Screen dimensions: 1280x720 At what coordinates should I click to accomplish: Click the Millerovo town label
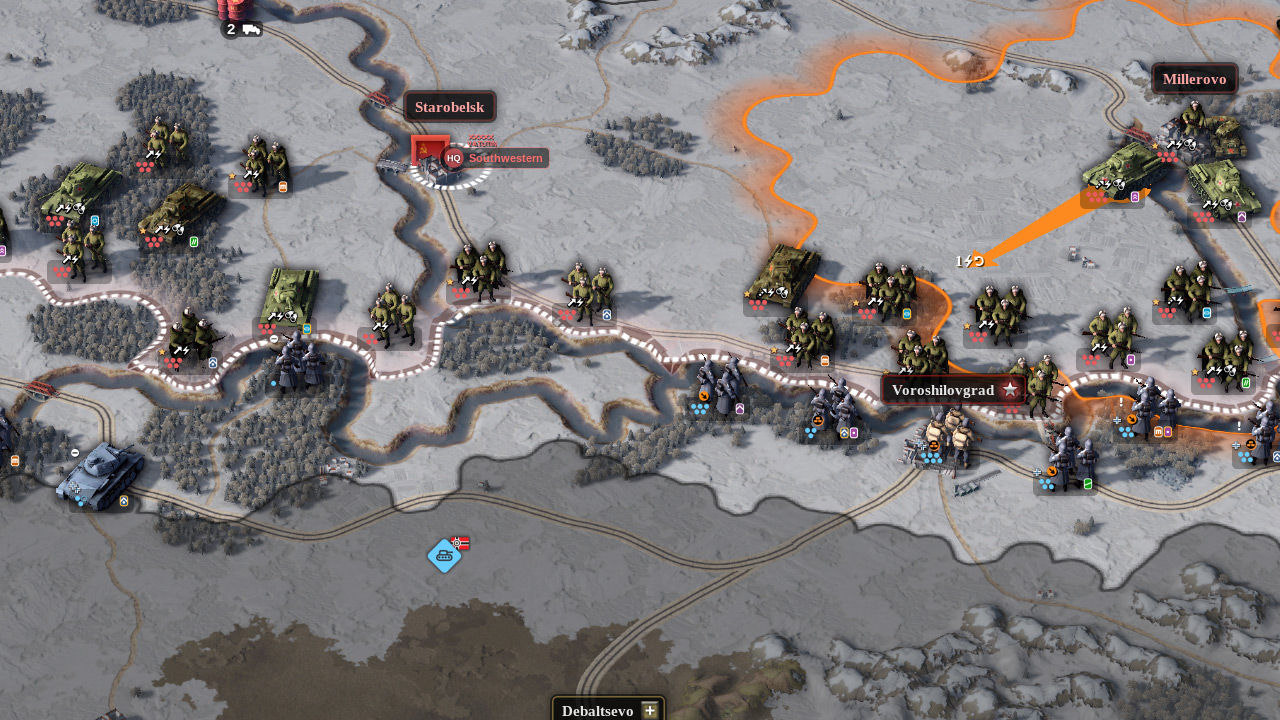click(x=1194, y=79)
